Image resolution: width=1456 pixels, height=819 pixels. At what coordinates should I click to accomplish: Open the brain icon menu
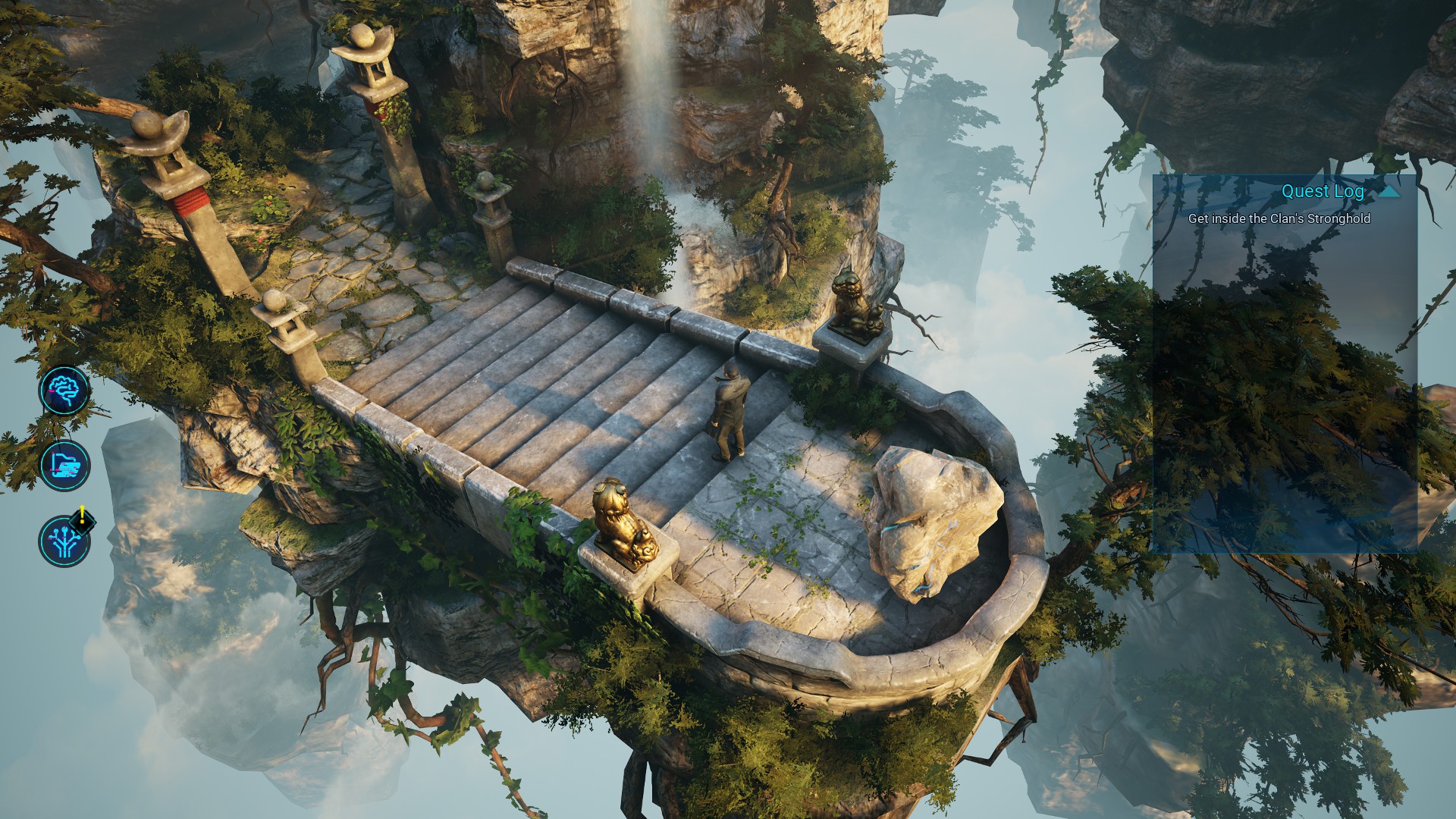[64, 391]
